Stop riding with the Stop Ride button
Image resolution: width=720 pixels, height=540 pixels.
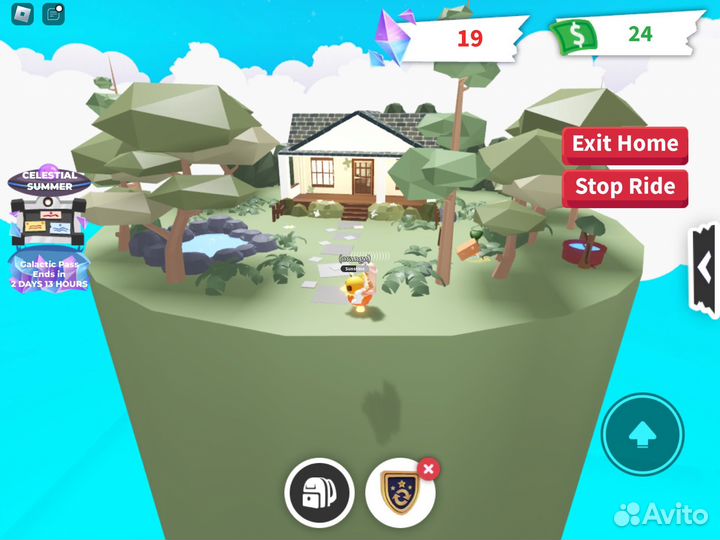click(625, 187)
